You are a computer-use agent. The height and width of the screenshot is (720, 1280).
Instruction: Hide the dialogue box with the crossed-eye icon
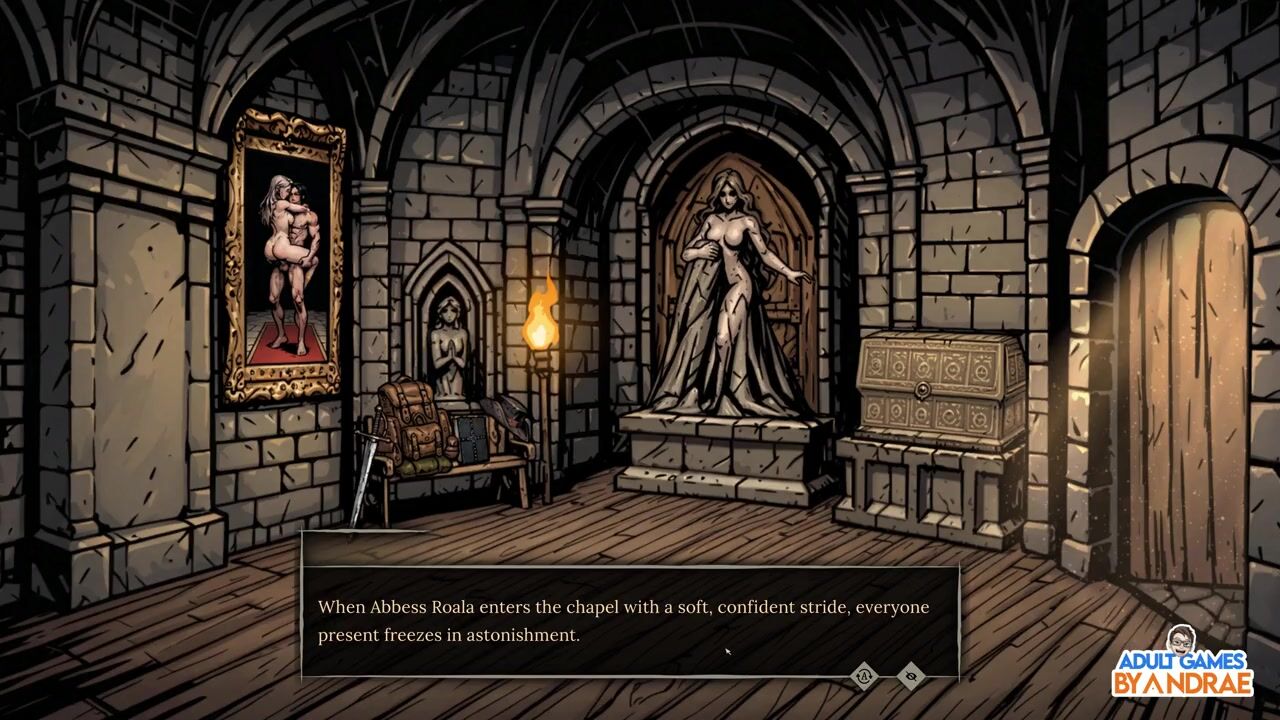coord(910,676)
